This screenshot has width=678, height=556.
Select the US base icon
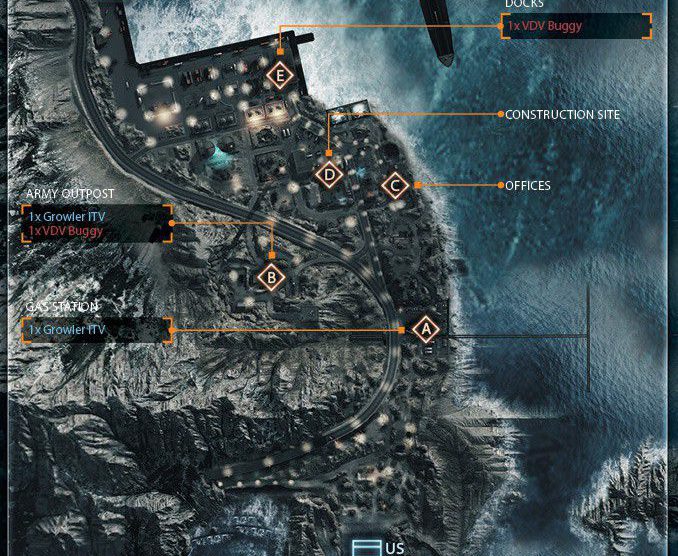tap(365, 547)
